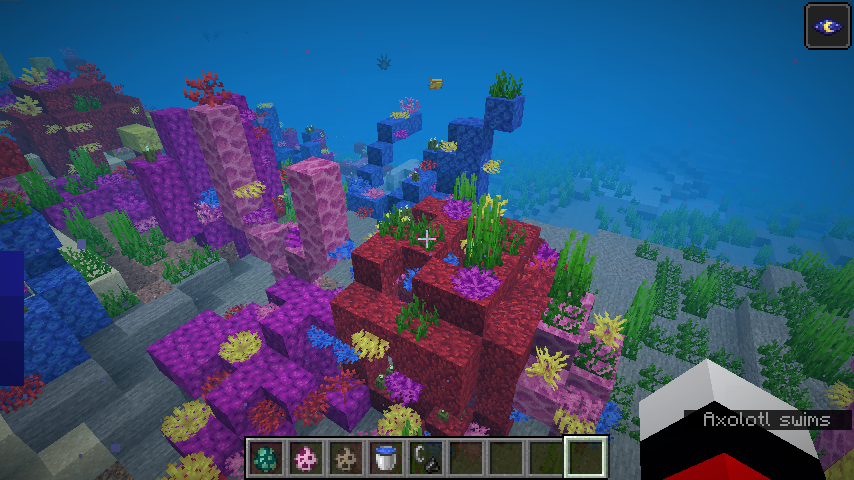Select the pink spawn egg hotbar slot
Screen dimensions: 854x480
pos(306,458)
